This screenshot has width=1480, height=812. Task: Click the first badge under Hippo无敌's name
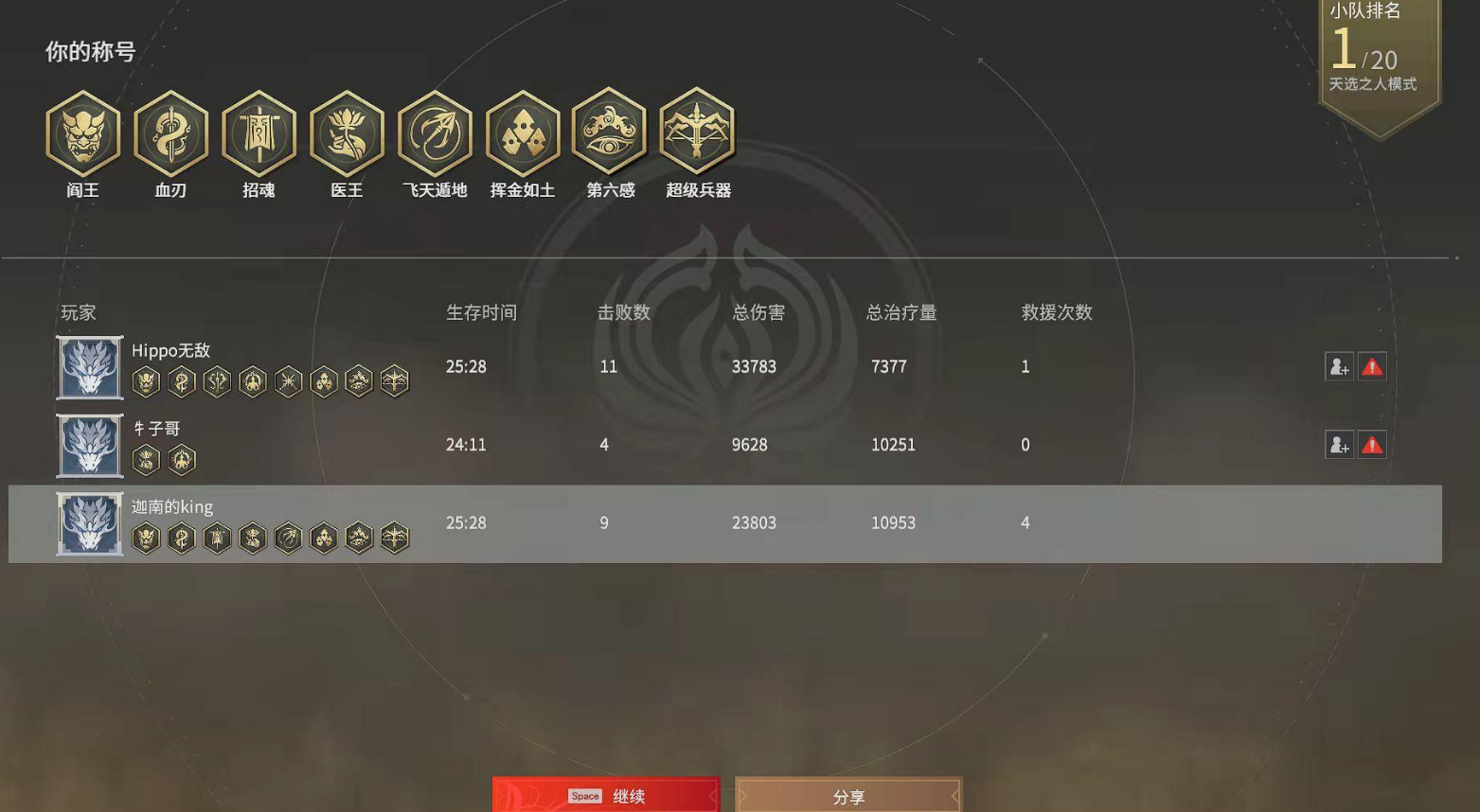click(x=147, y=380)
